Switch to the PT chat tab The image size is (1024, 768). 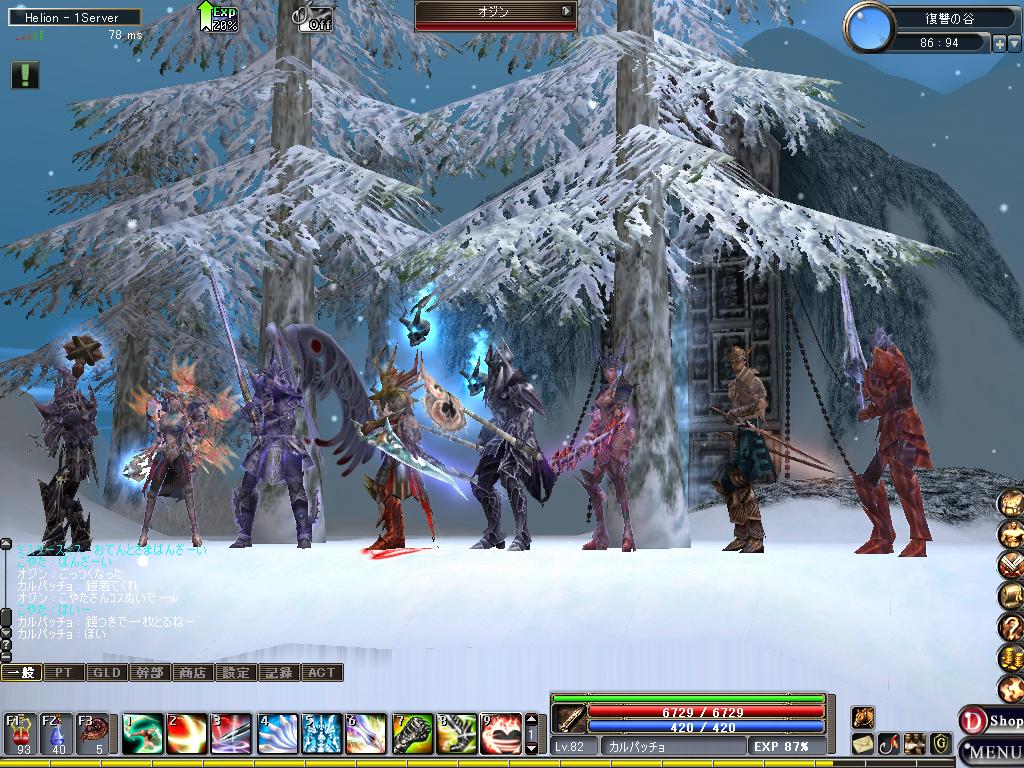pos(64,673)
